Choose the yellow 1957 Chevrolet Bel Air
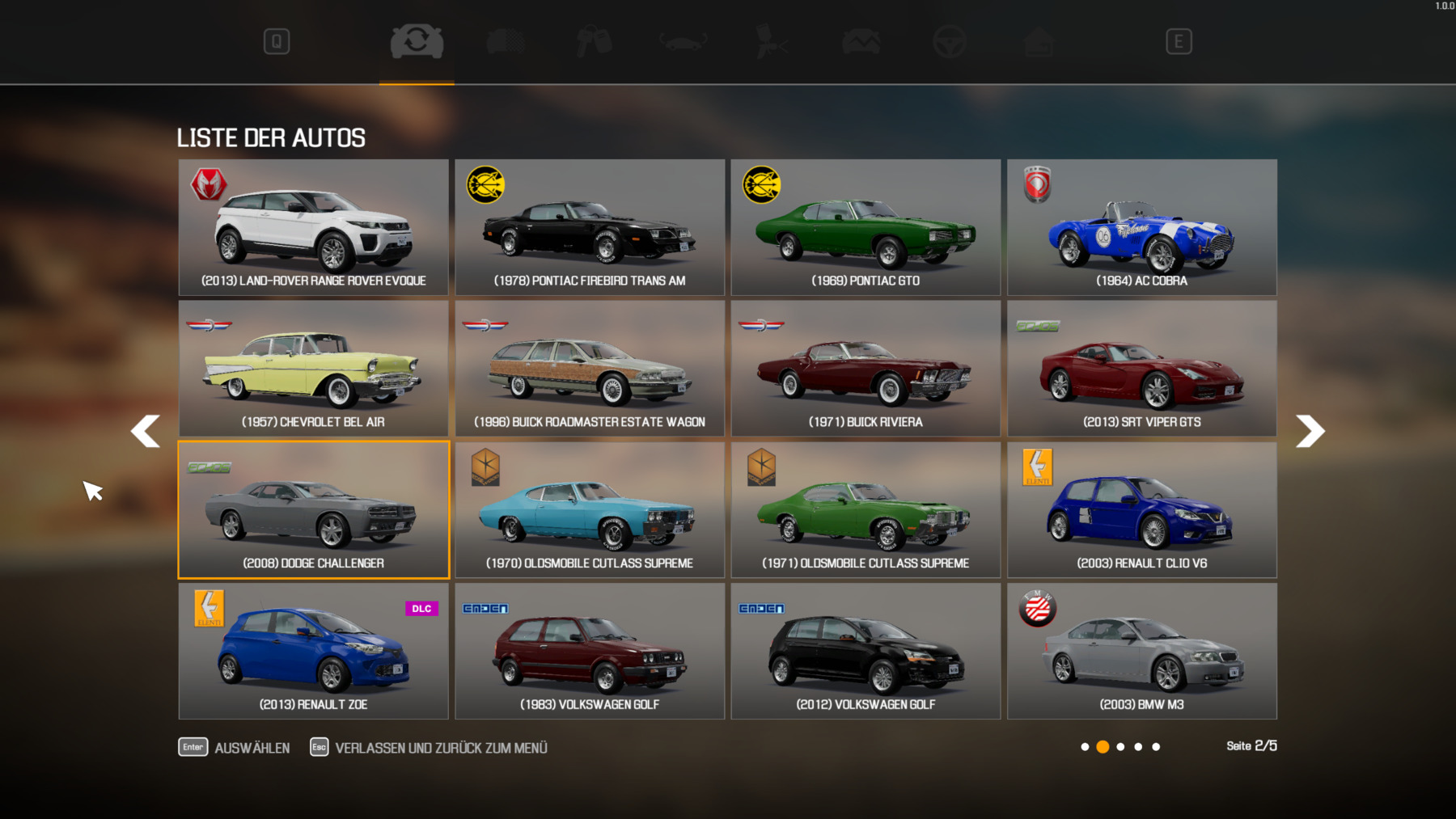The width and height of the screenshot is (1456, 819). (x=313, y=369)
